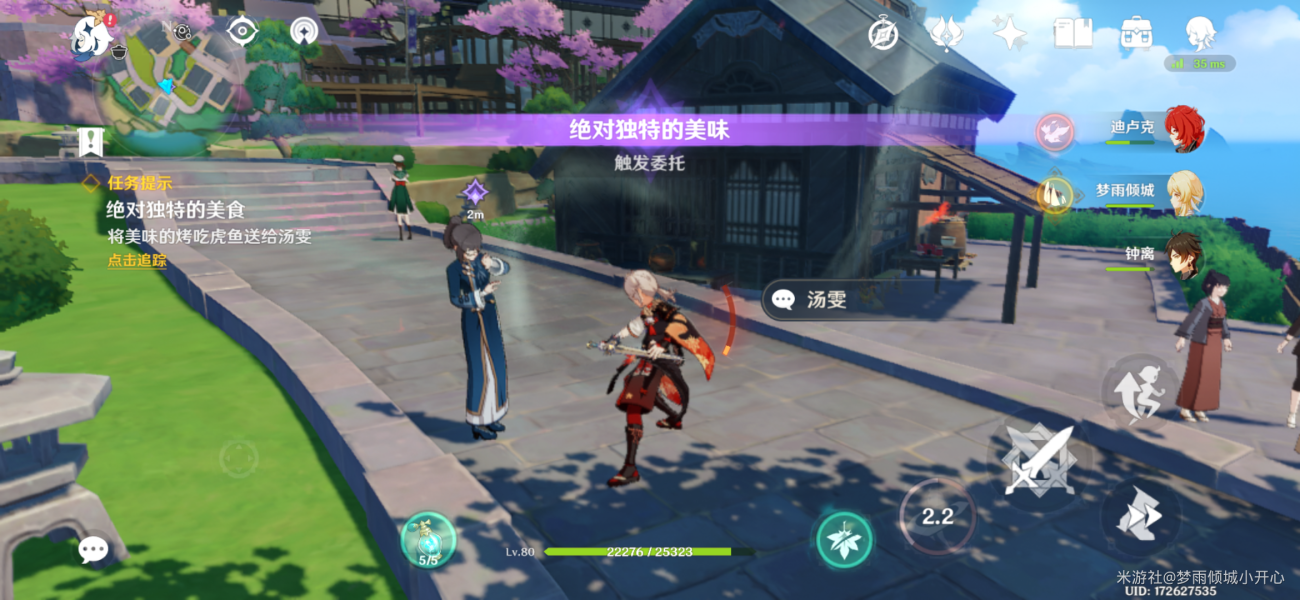
Task: Tap the concentric signal icon near minimap
Action: pyautogui.click(x=305, y=31)
